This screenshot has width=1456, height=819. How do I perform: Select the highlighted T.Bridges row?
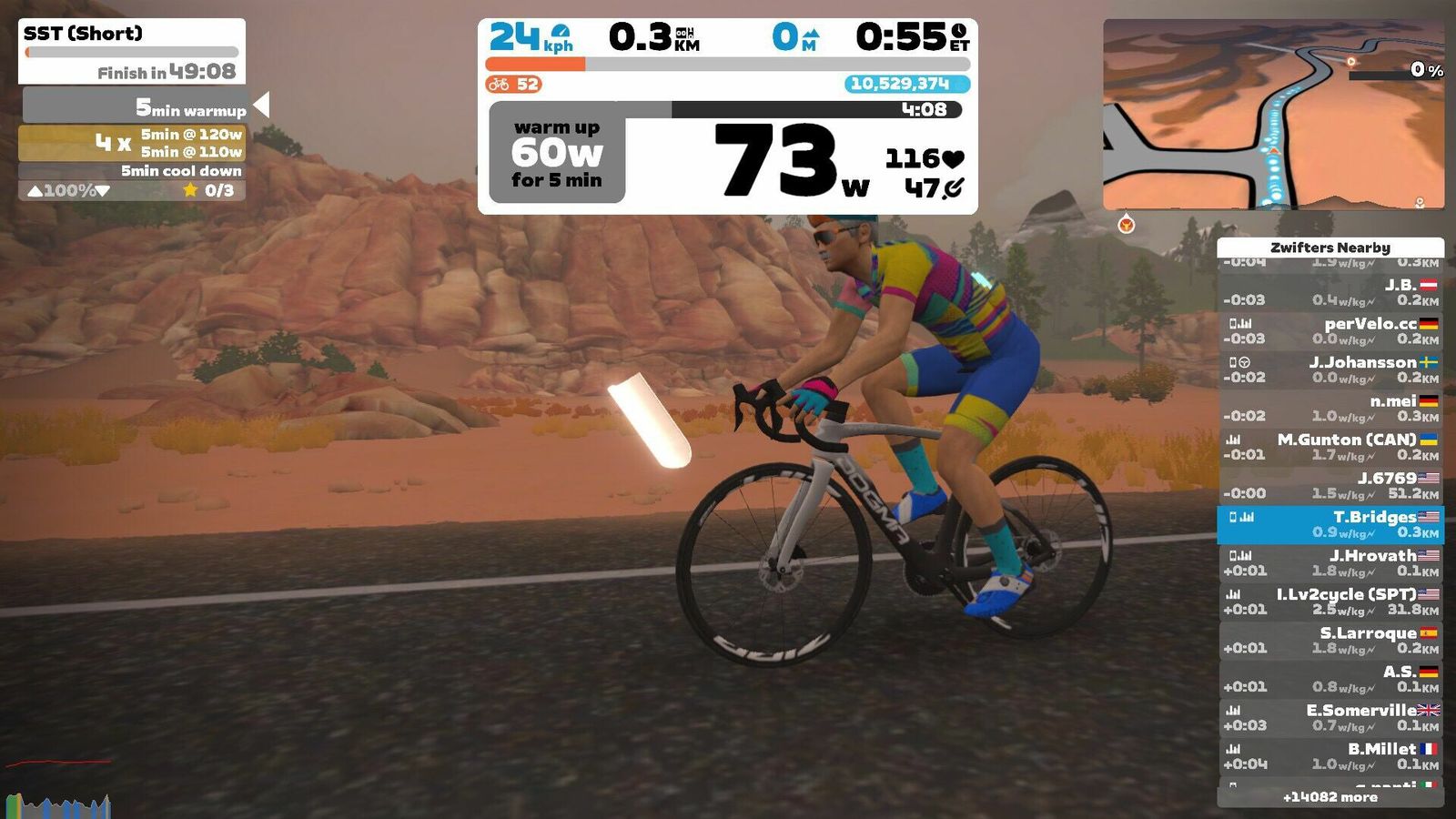pyautogui.click(x=1330, y=524)
